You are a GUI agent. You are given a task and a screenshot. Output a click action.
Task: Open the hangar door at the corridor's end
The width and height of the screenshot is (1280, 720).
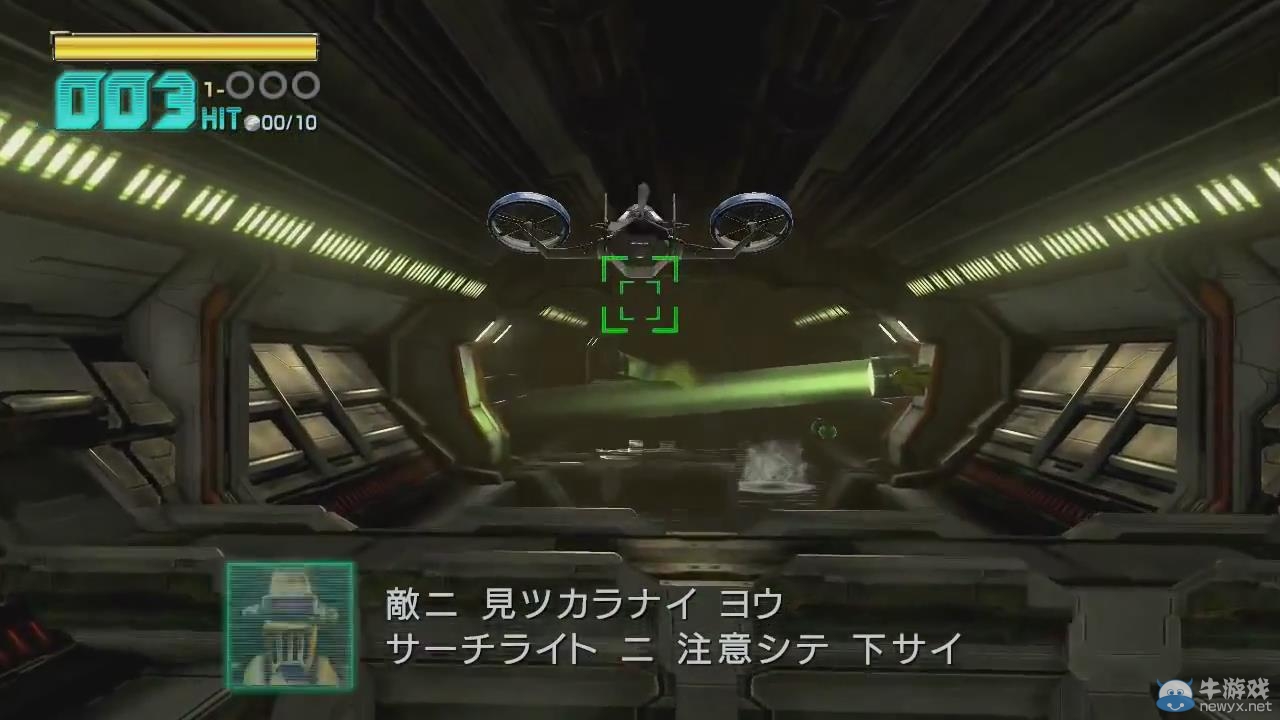point(640,460)
